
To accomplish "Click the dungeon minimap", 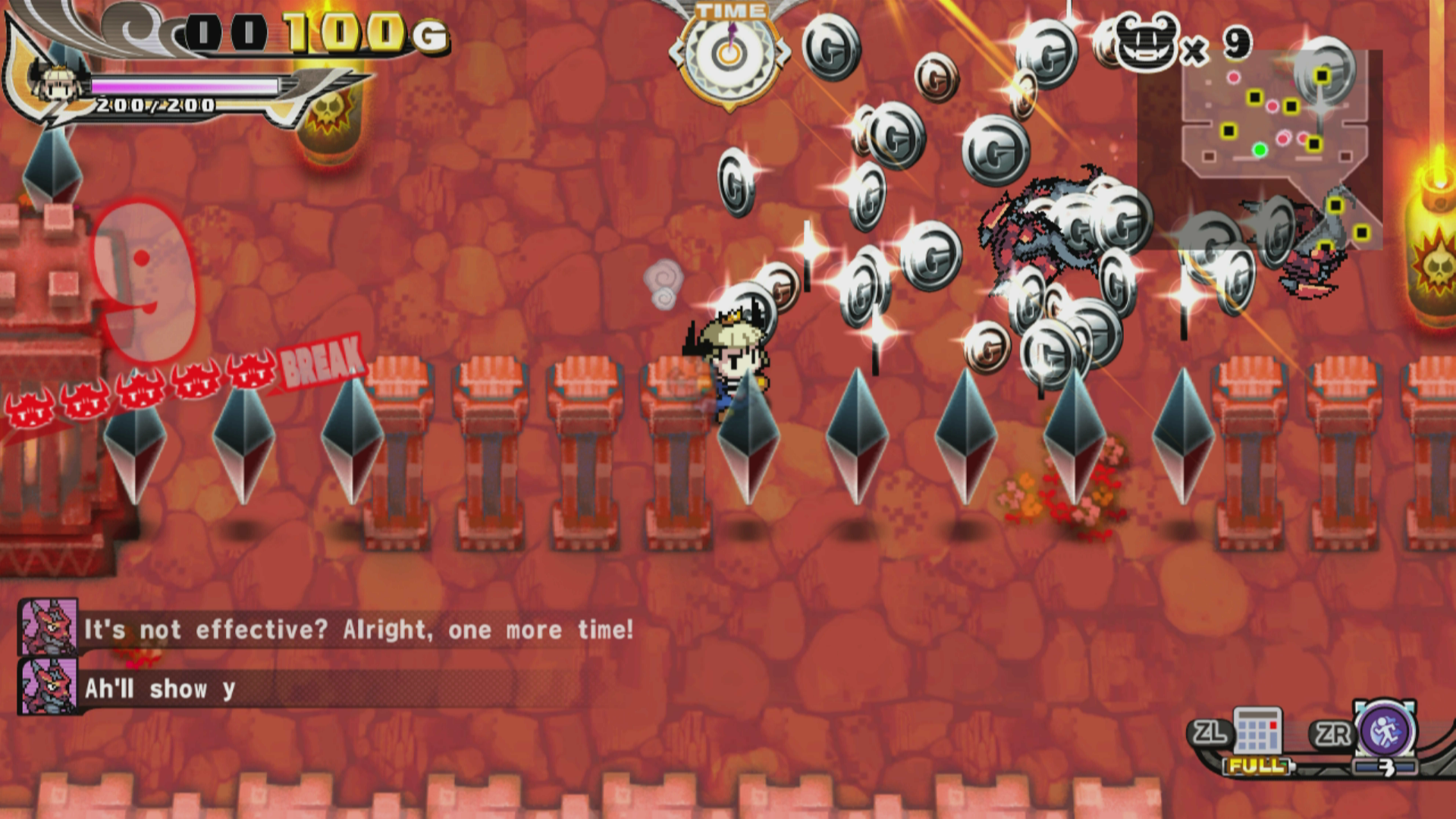I will coord(1260,149).
